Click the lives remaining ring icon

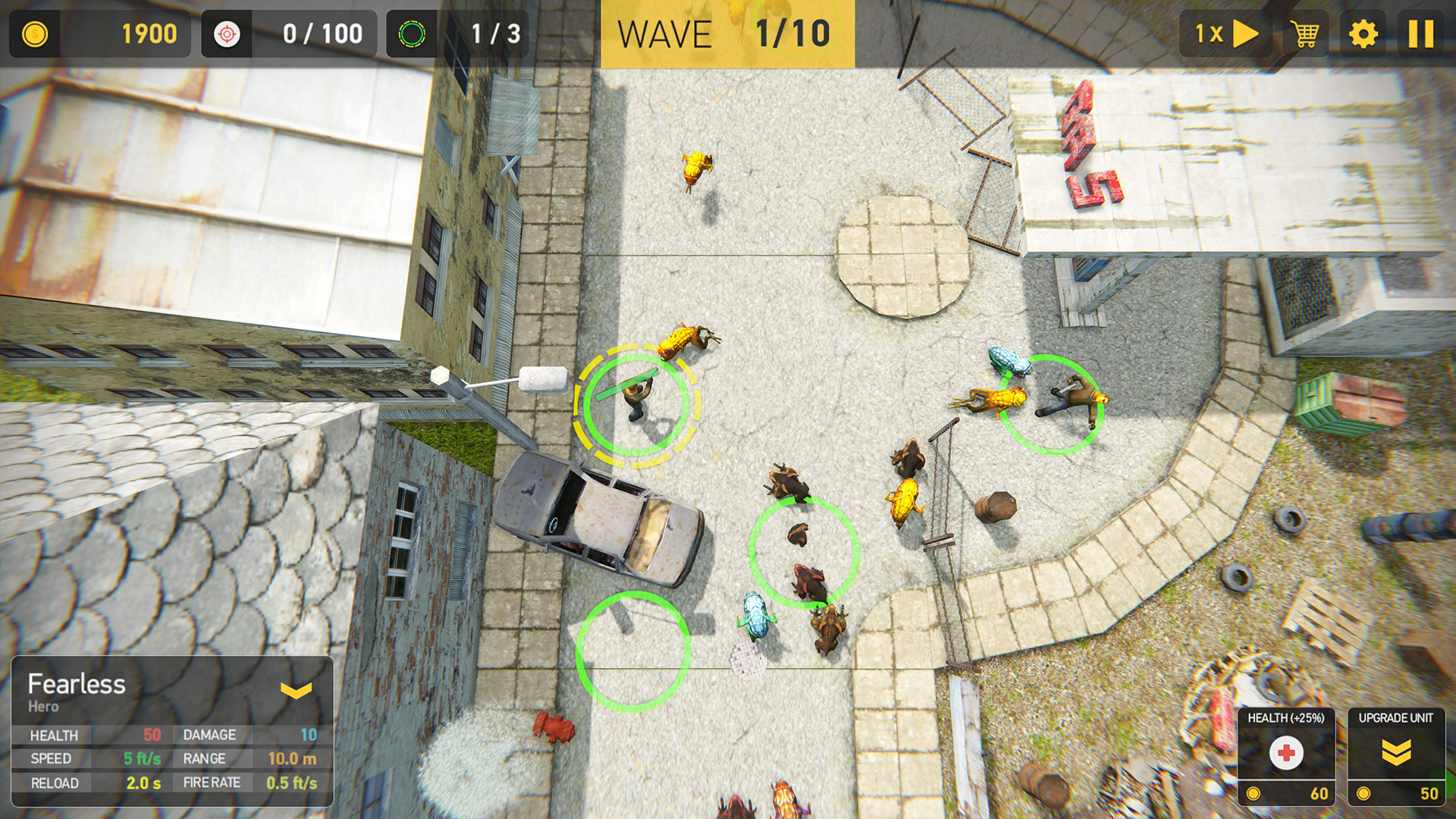click(x=413, y=33)
